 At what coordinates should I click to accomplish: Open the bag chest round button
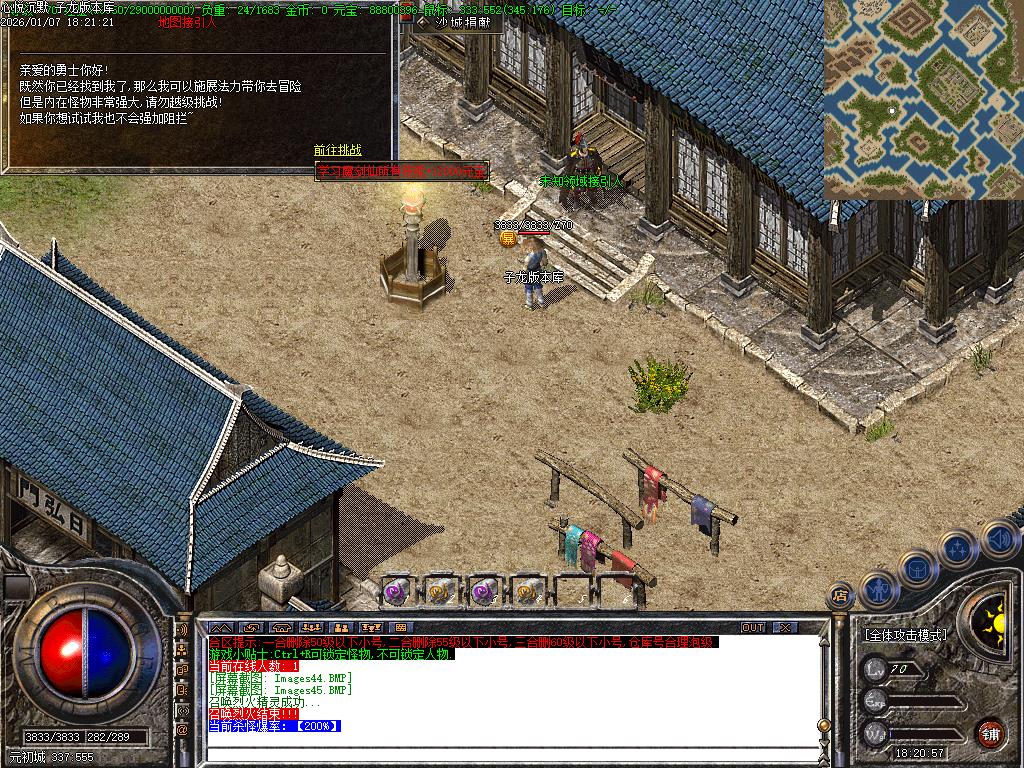[x=917, y=568]
